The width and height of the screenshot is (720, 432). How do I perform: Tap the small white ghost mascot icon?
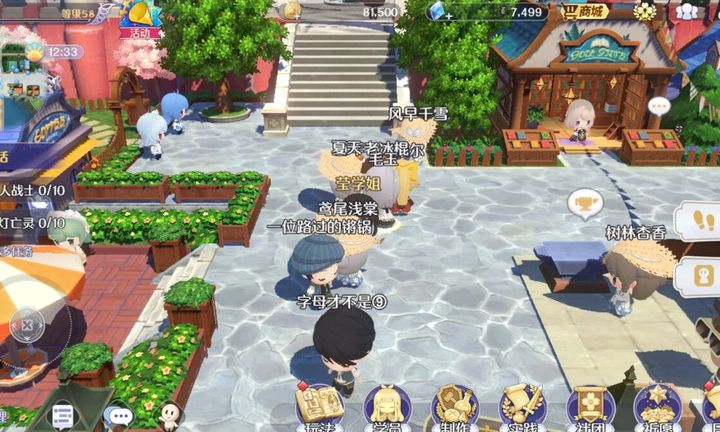170,414
